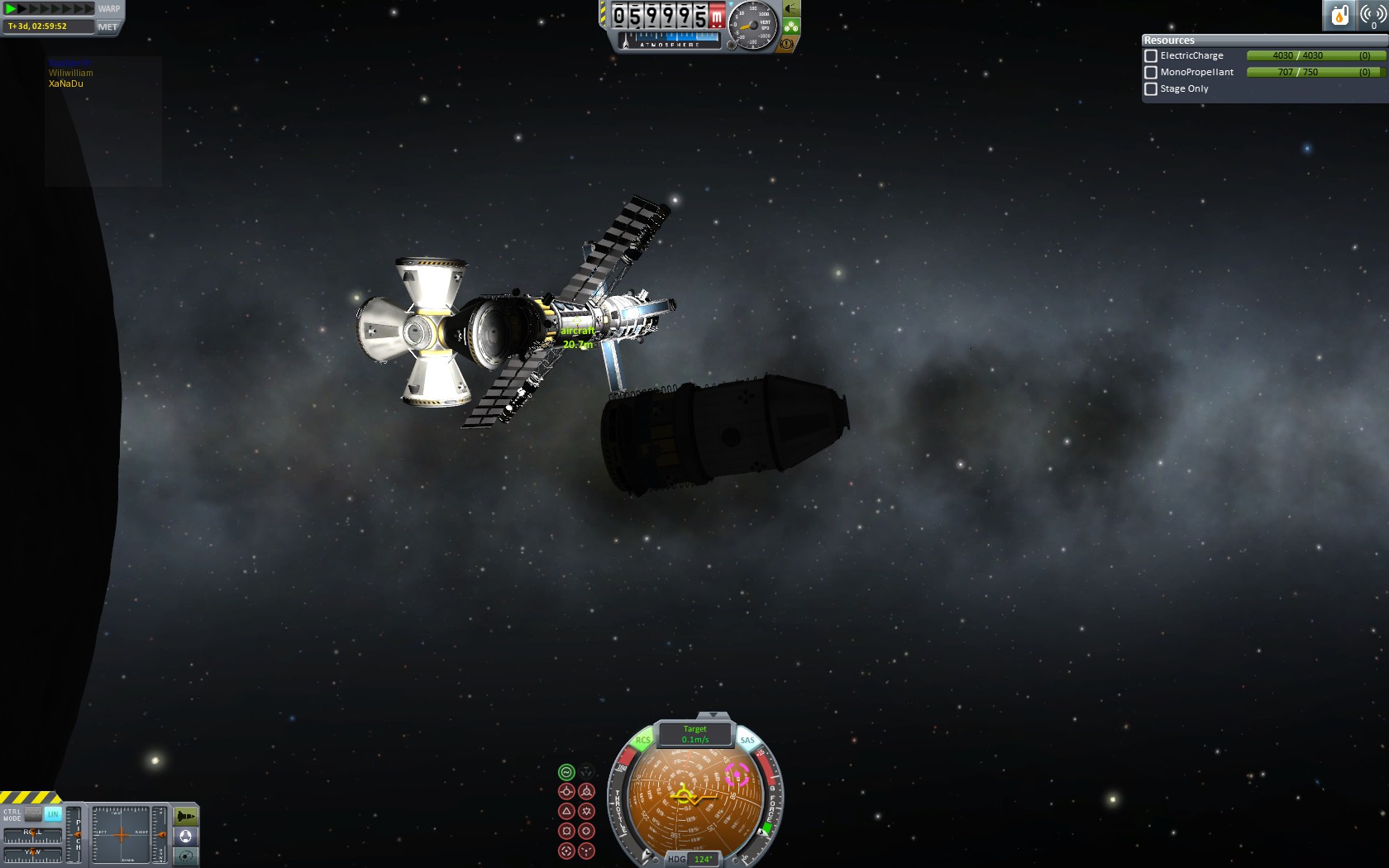Click the fuel resources icon in the top-right corner
Image resolution: width=1389 pixels, height=868 pixels.
1339,14
